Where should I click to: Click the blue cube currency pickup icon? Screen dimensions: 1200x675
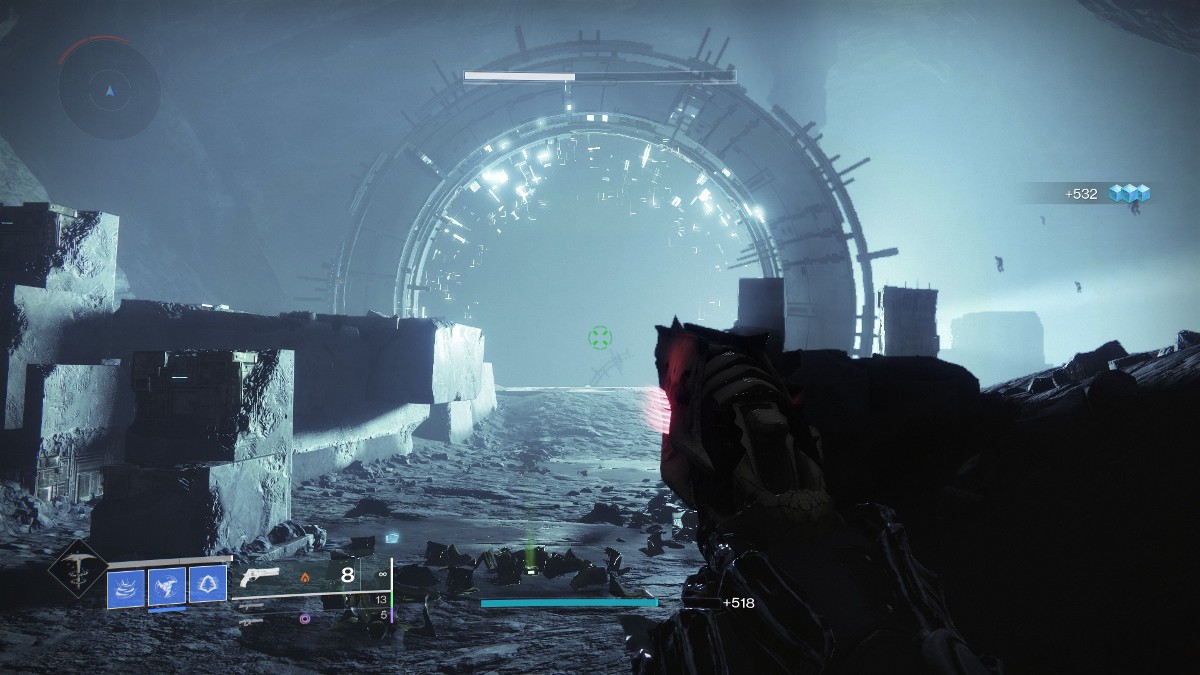pos(1134,193)
